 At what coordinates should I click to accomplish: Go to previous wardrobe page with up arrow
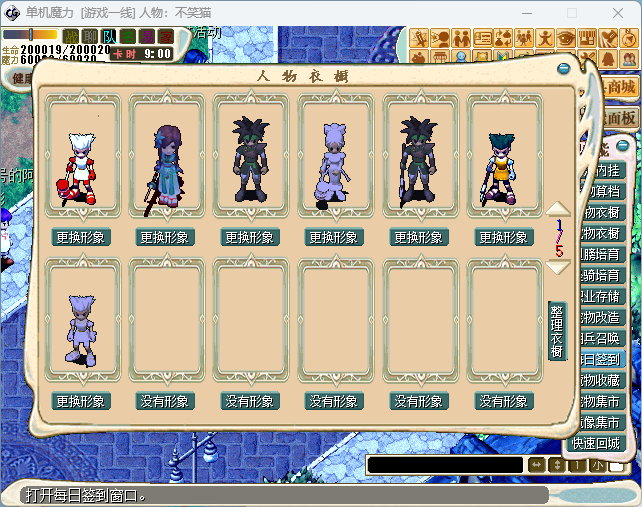click(x=558, y=210)
